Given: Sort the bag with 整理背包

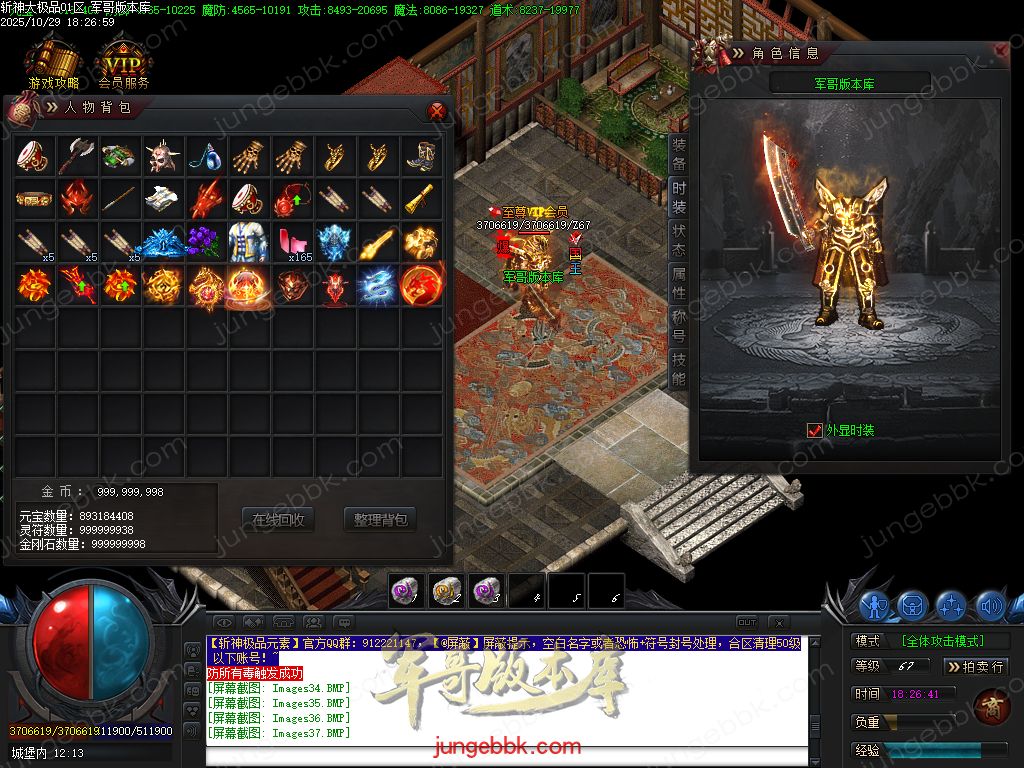Looking at the screenshot, I should coord(380,520).
